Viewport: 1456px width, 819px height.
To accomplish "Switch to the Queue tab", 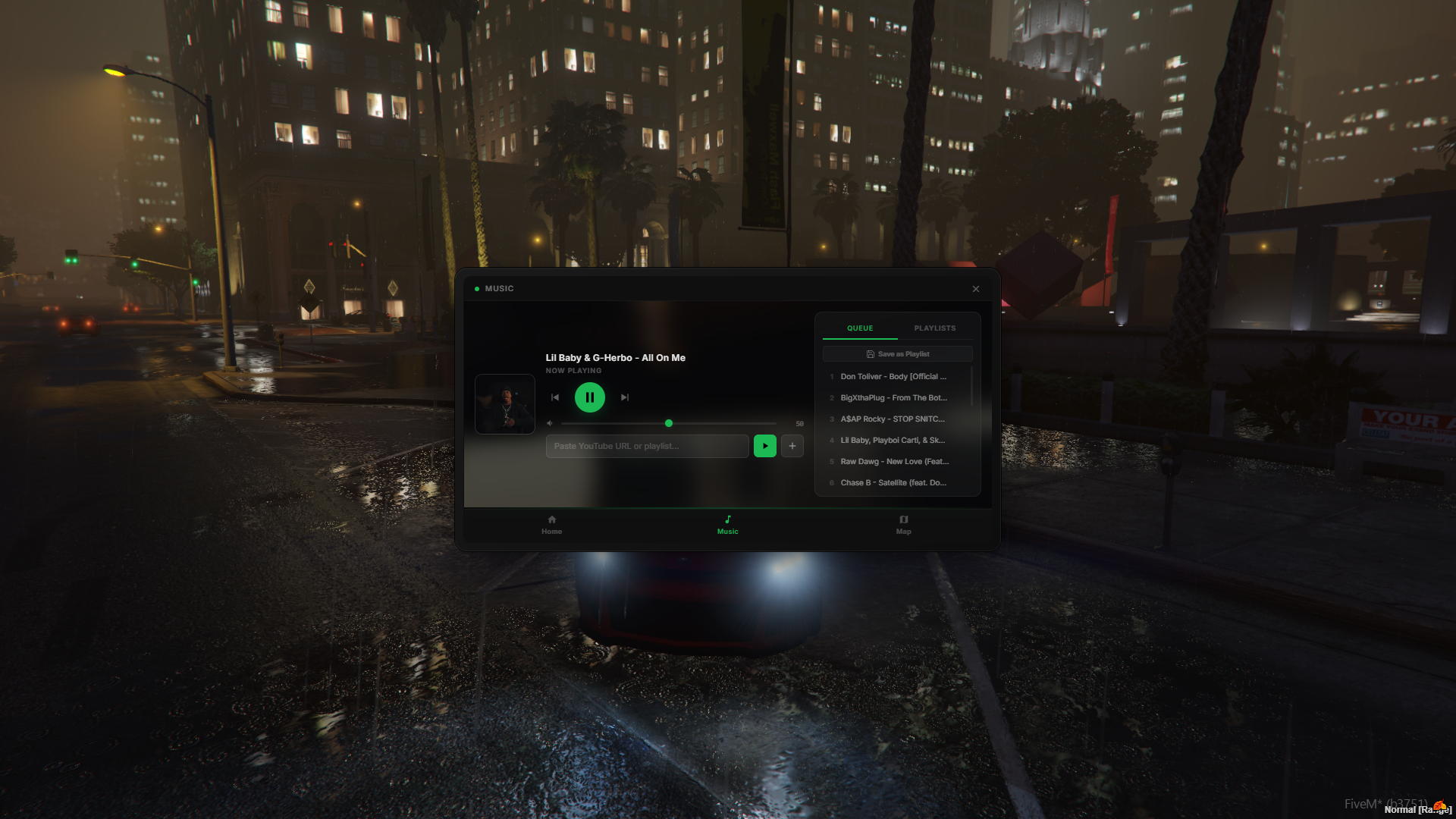I will click(860, 328).
